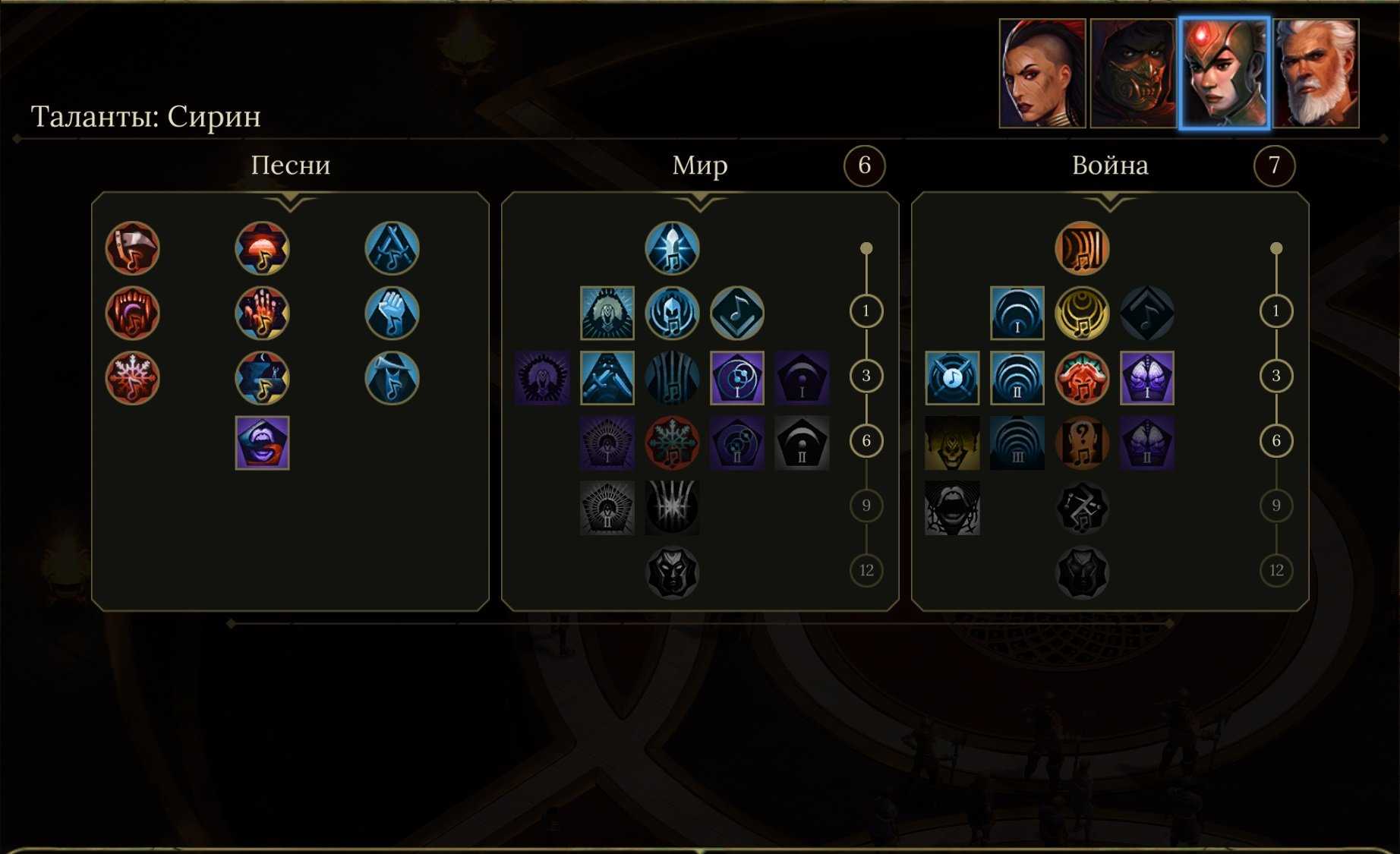Screen dimensions: 1400x854
Task: Select the golden crescent talent in Война
Action: click(x=1082, y=313)
